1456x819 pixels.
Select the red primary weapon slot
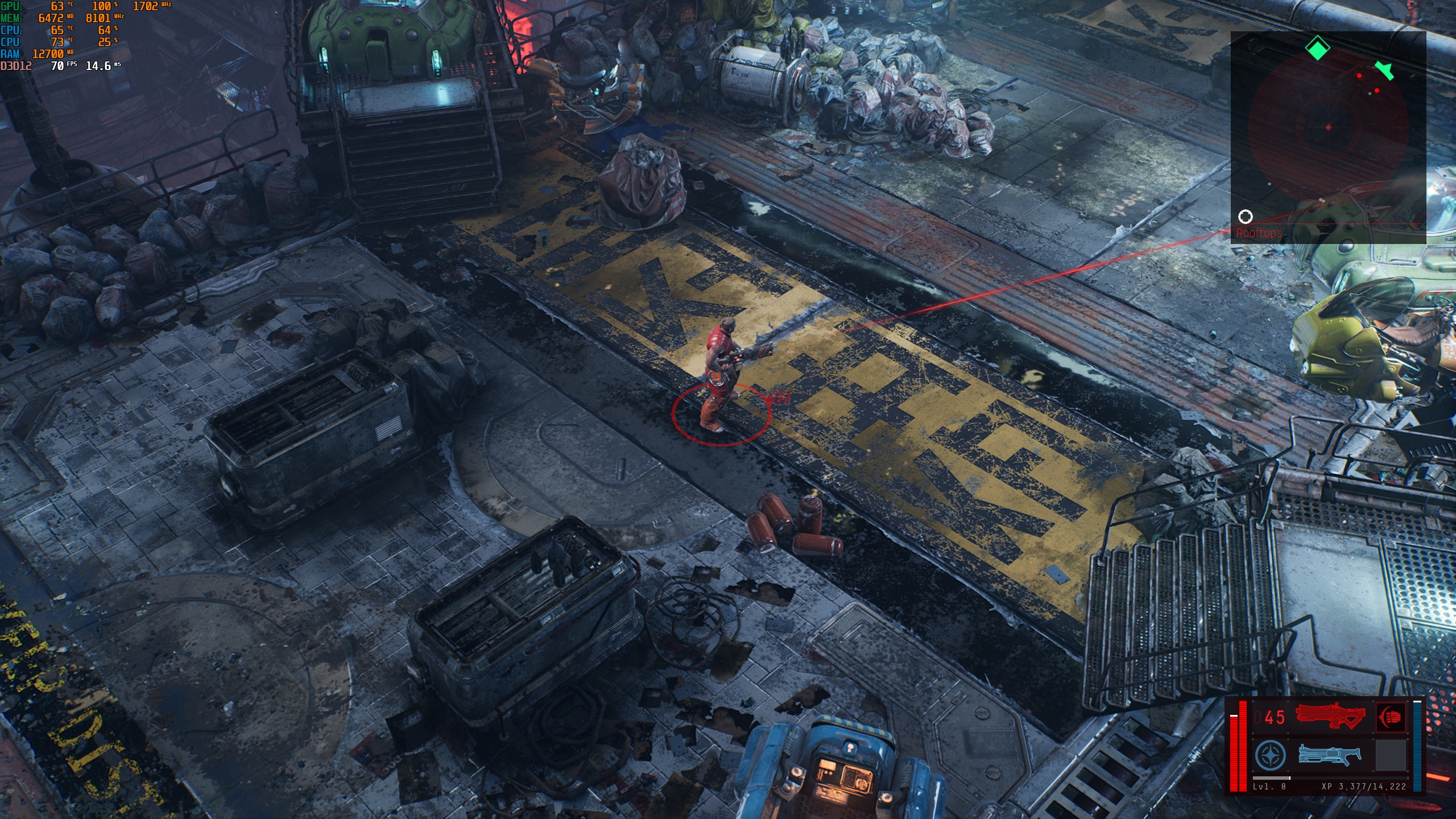(1330, 716)
